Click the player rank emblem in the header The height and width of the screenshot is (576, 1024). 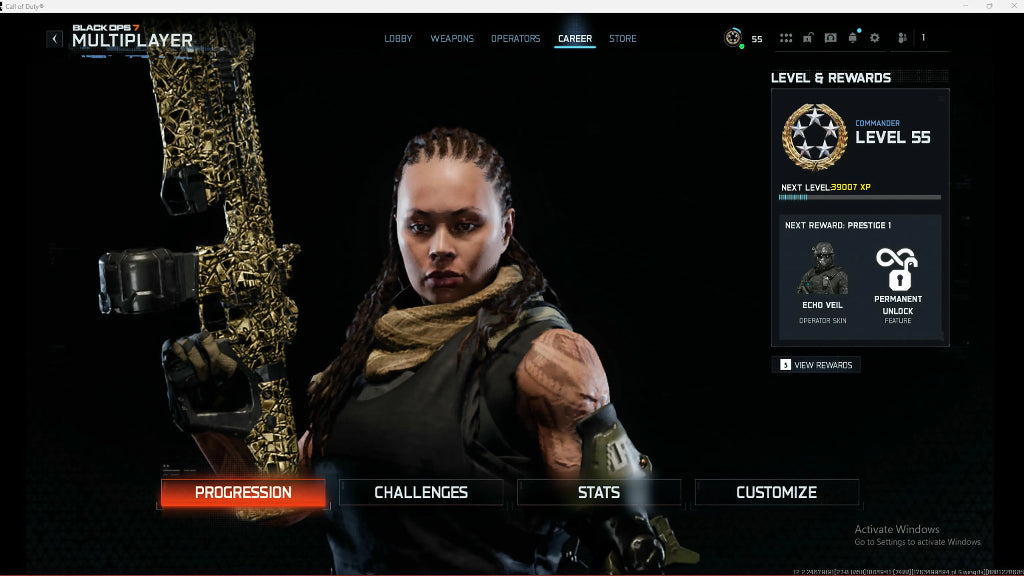point(733,38)
